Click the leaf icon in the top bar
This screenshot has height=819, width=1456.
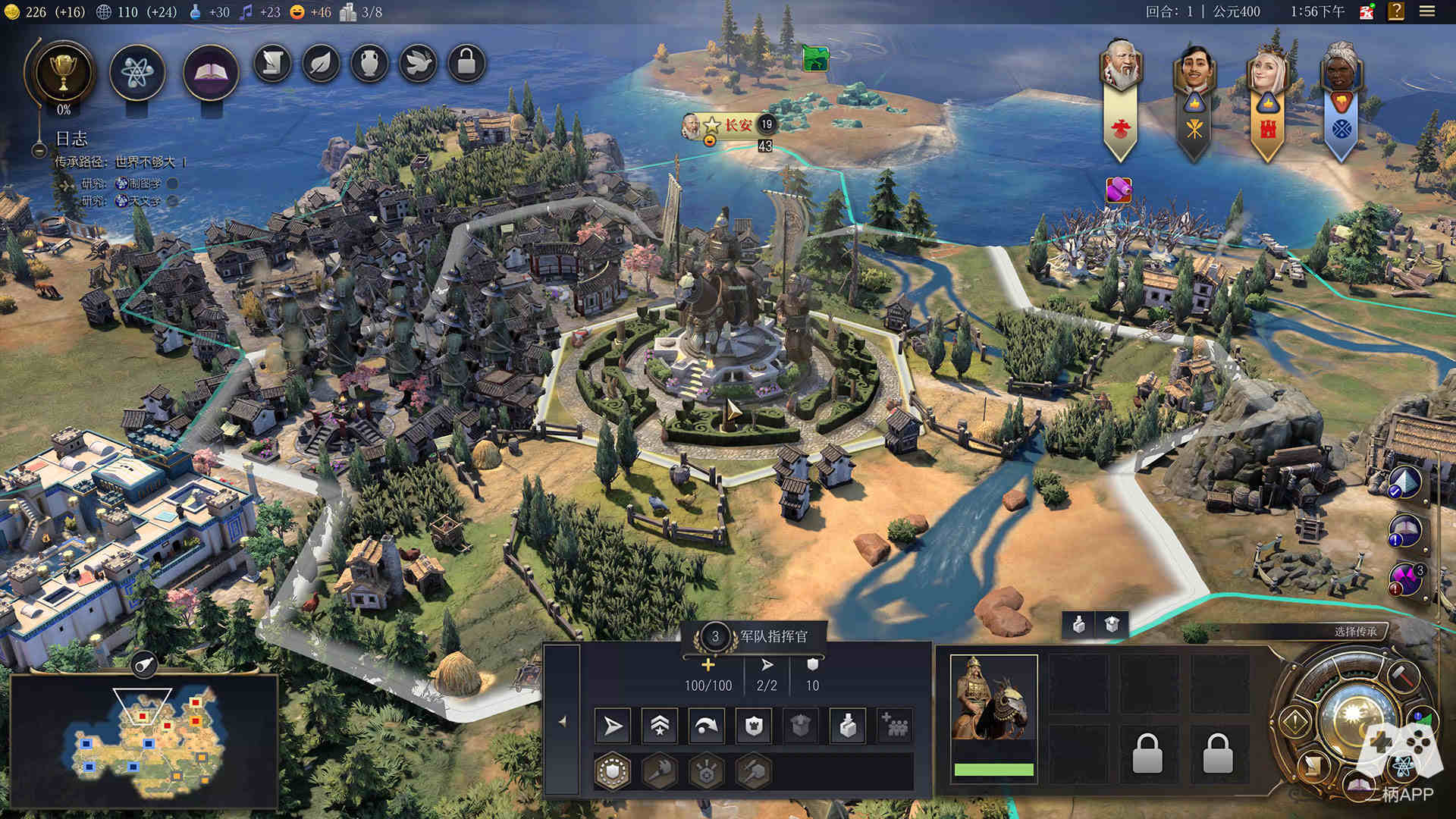click(x=321, y=64)
